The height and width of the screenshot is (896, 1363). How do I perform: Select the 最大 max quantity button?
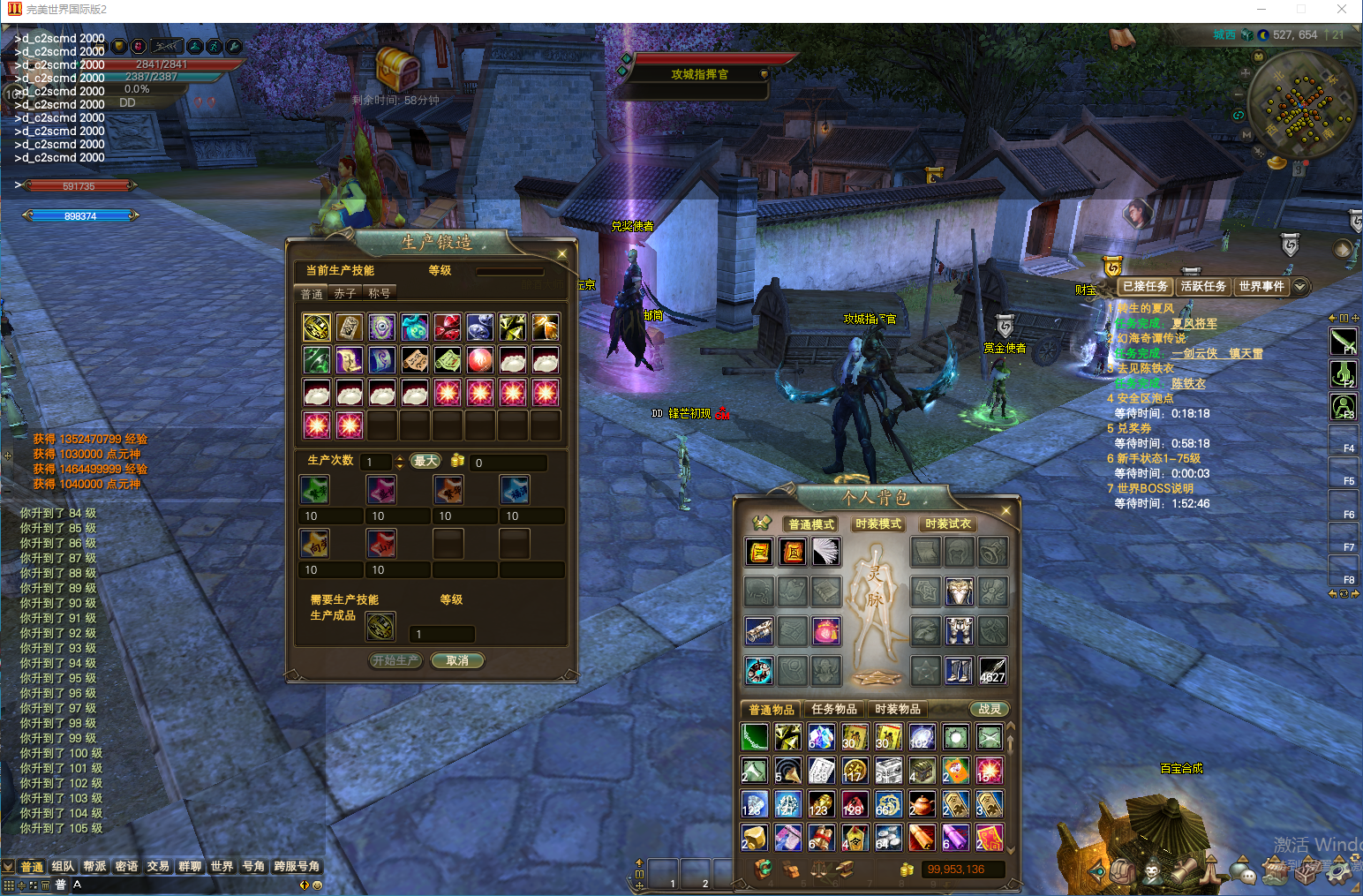(x=425, y=461)
